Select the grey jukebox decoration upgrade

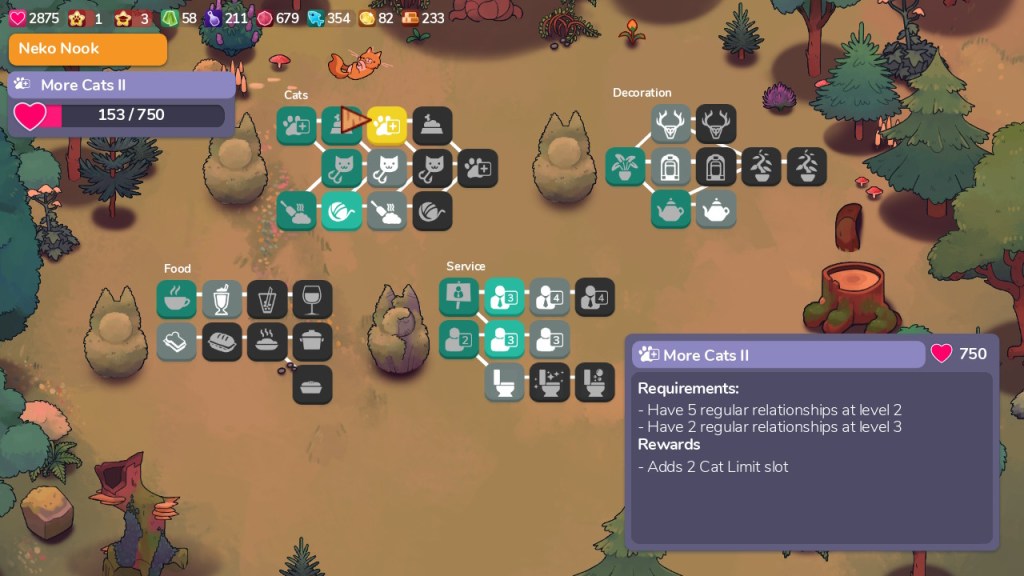click(x=671, y=166)
